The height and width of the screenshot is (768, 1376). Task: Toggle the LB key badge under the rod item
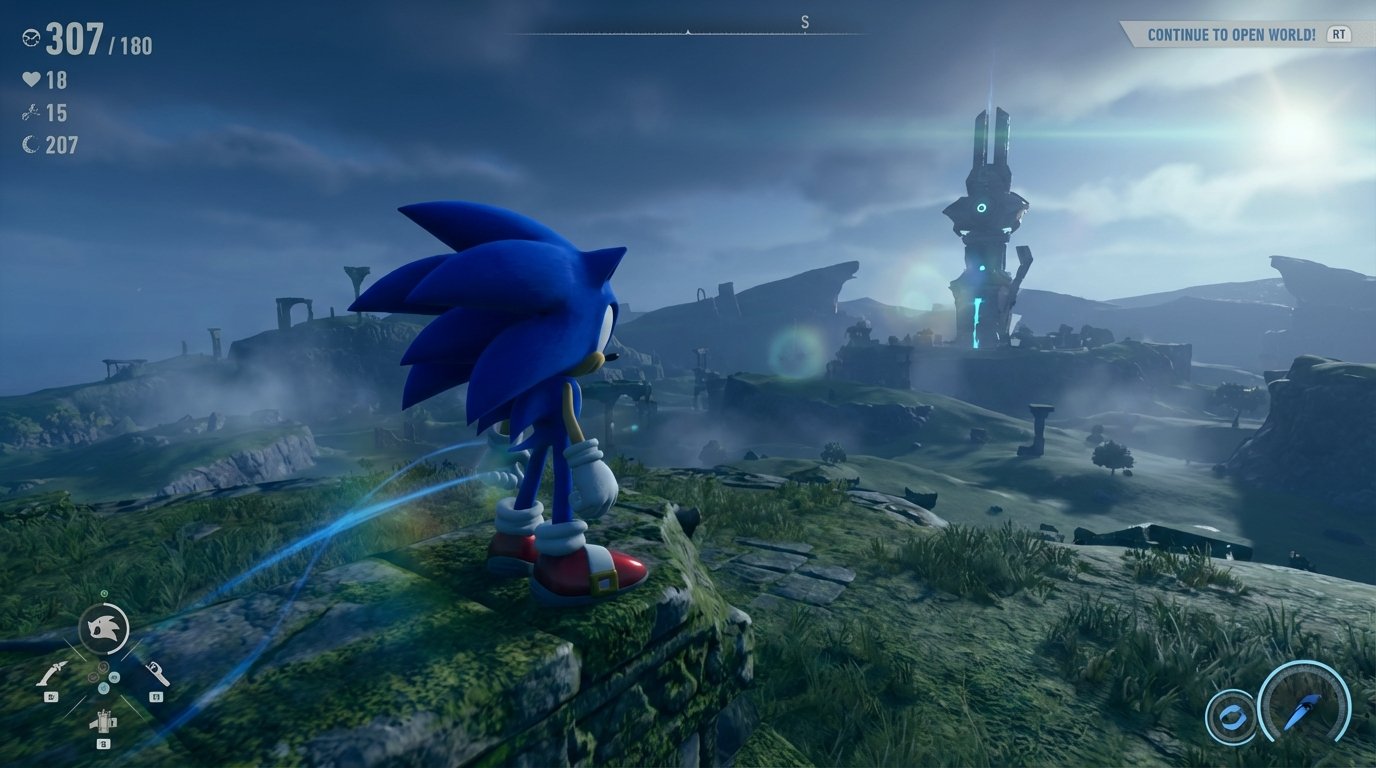(x=52, y=696)
